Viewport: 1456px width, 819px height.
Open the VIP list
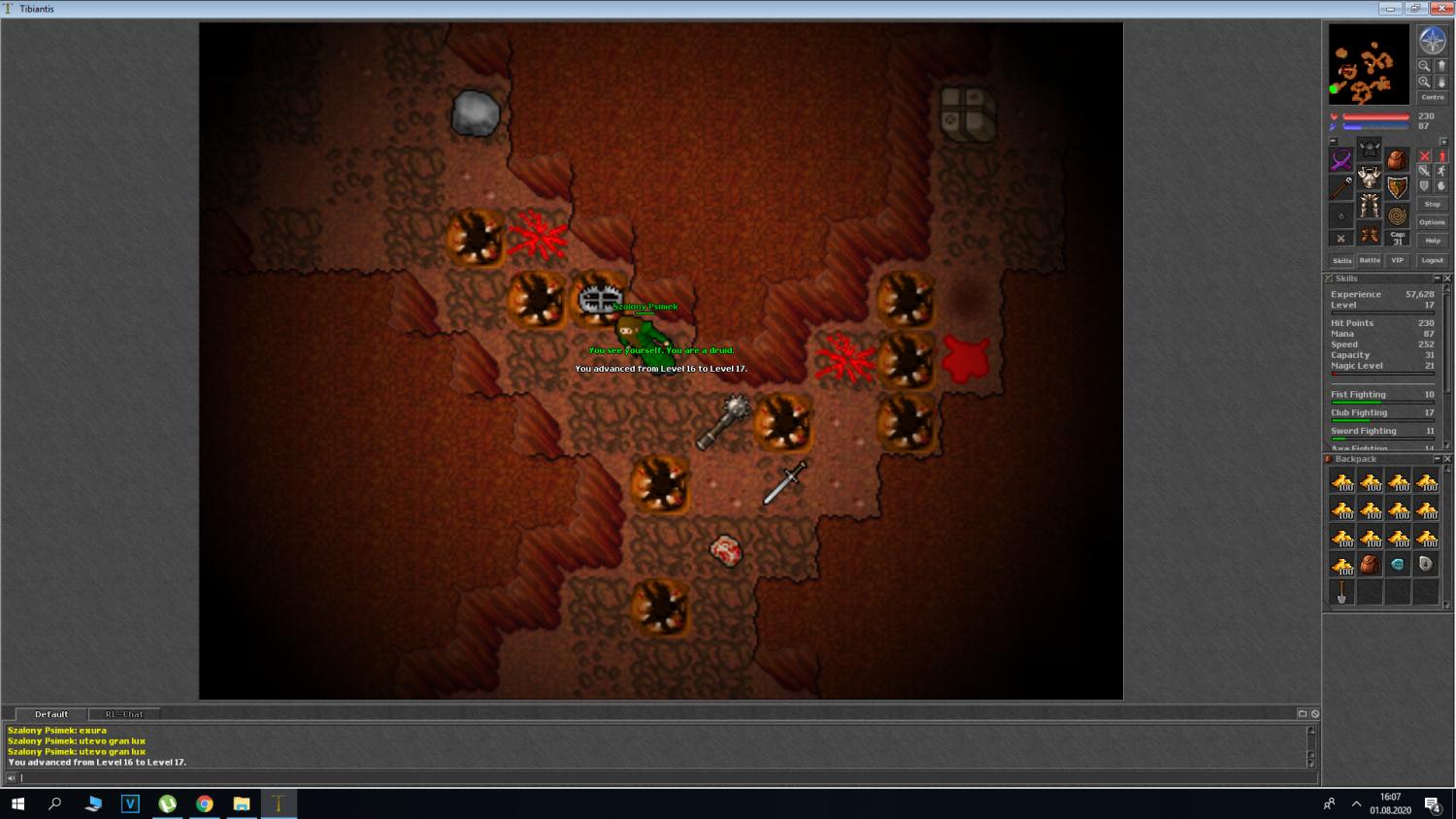pos(1397,260)
